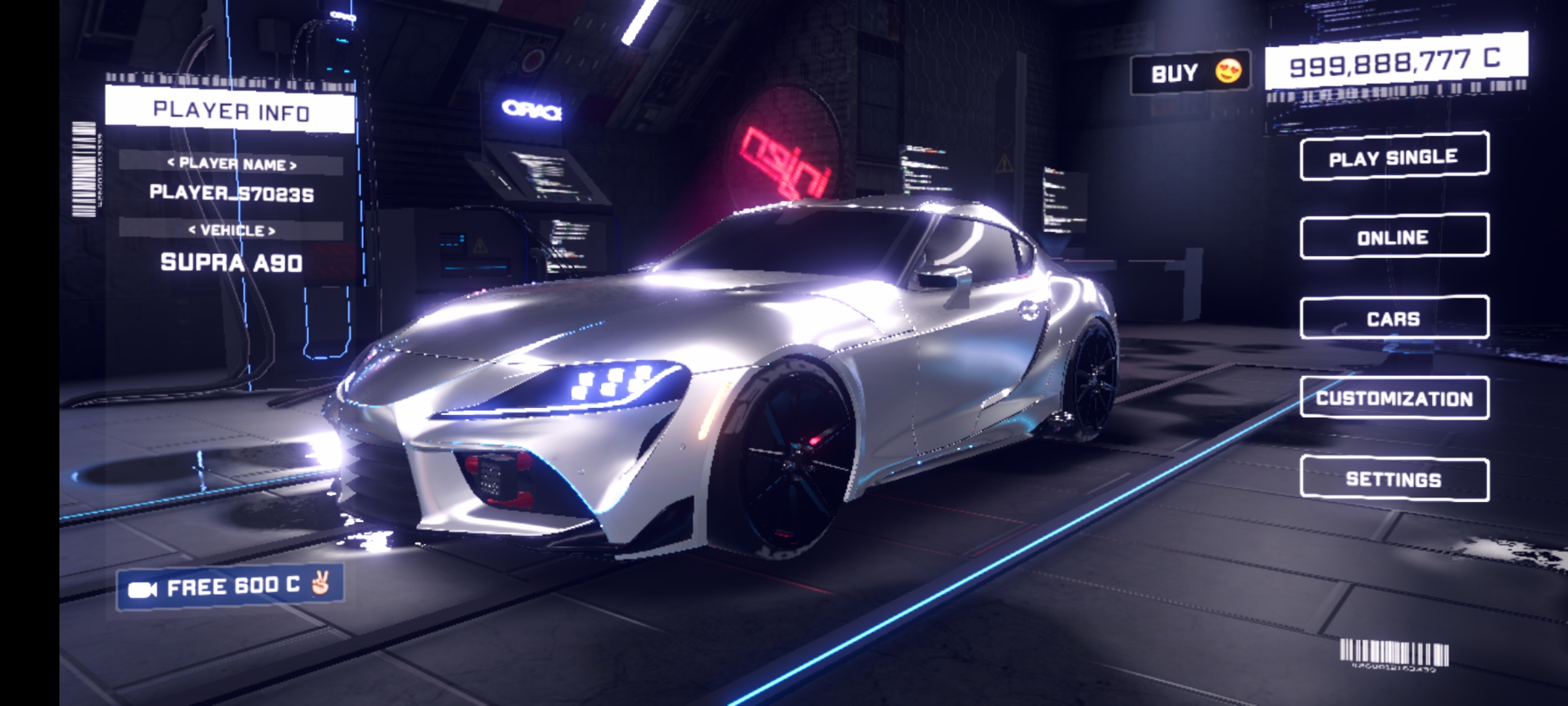This screenshot has height=706, width=1568.
Task: Click the Buy currency button
Action: (1190, 73)
